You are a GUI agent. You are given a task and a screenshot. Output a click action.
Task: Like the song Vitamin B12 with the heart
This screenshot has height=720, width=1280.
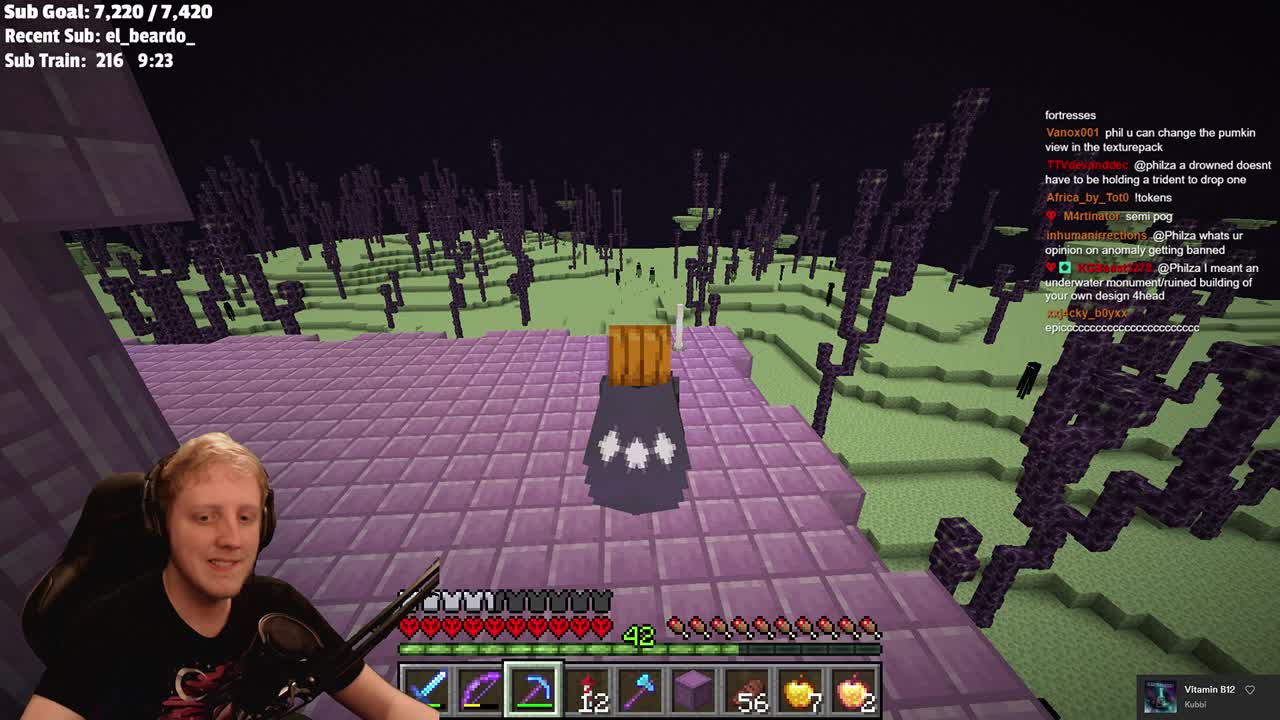coord(1250,690)
